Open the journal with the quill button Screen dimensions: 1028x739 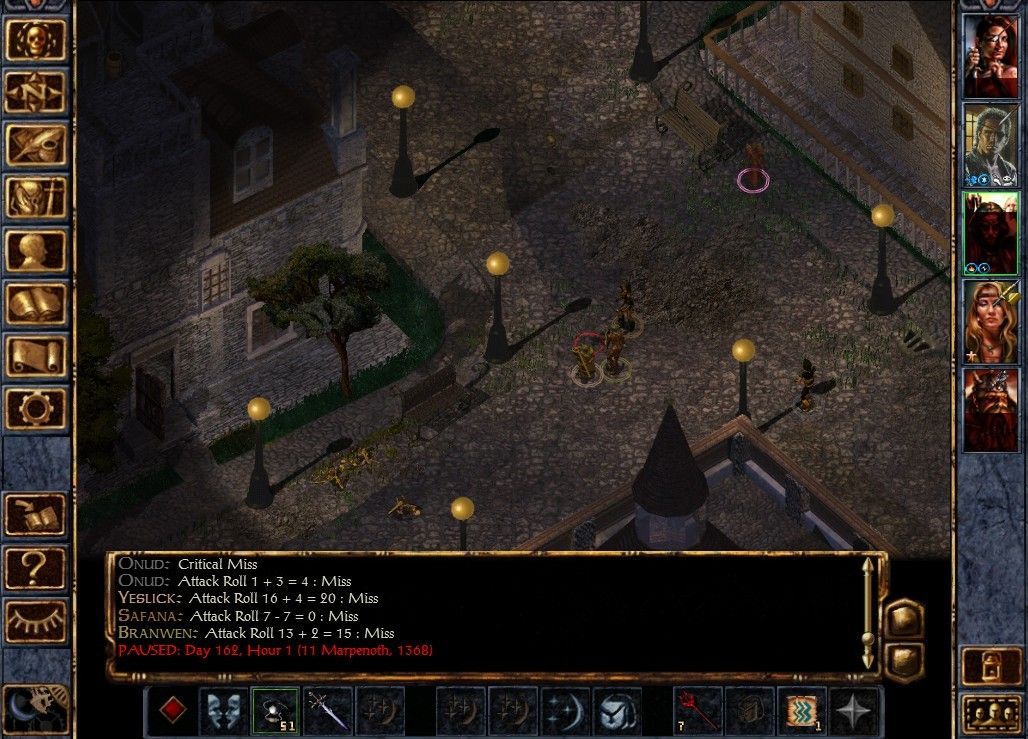click(x=36, y=145)
